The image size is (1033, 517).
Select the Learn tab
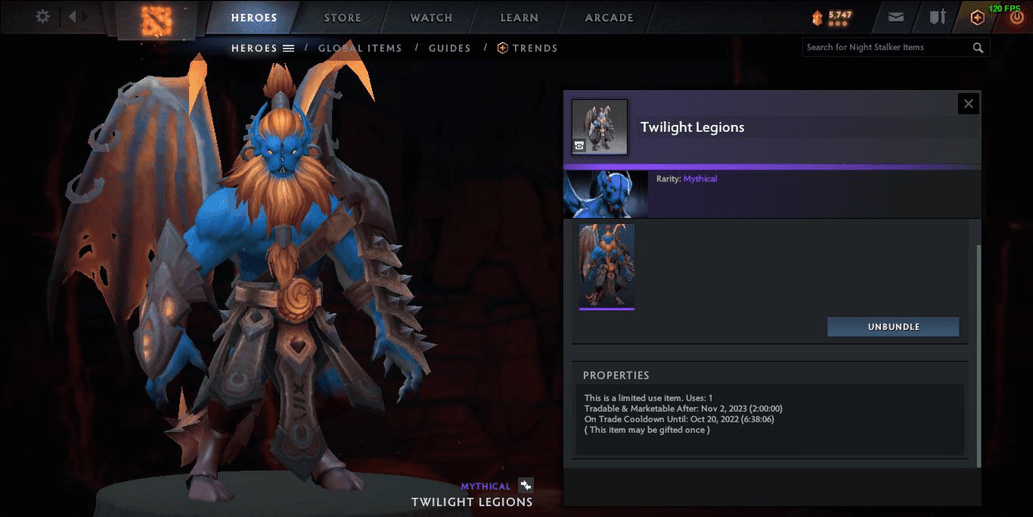[519, 18]
